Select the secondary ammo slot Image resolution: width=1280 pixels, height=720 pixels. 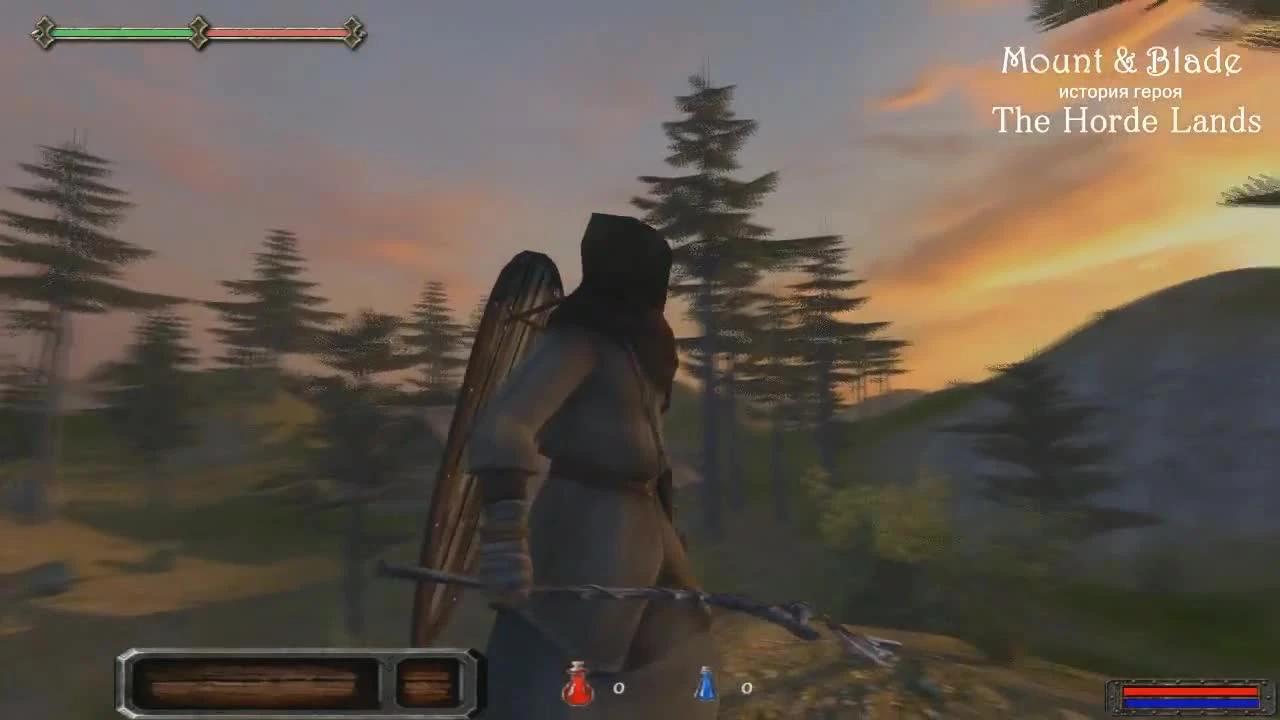coord(428,683)
